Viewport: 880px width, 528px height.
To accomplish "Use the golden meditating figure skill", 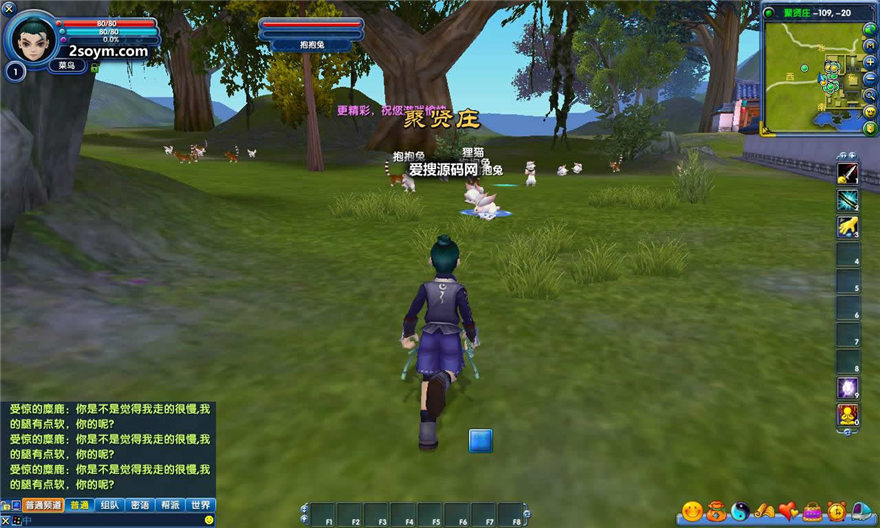I will coord(848,414).
